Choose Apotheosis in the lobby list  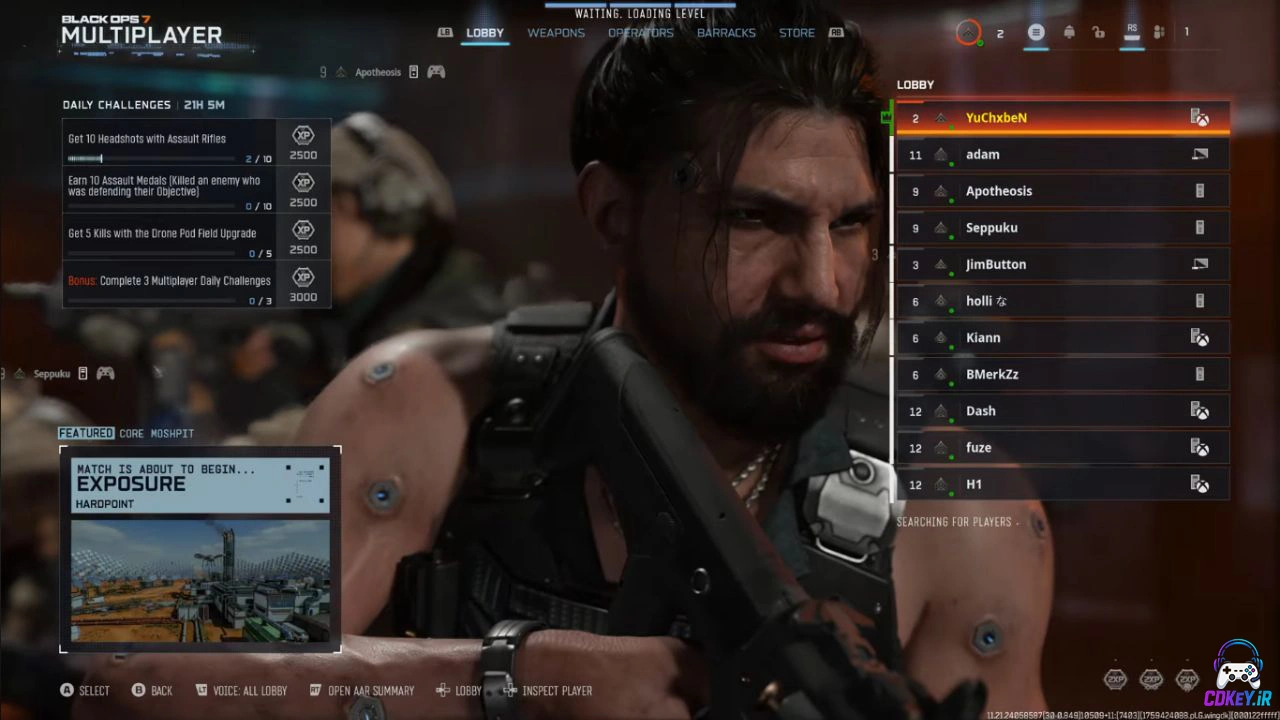[x=1062, y=191]
